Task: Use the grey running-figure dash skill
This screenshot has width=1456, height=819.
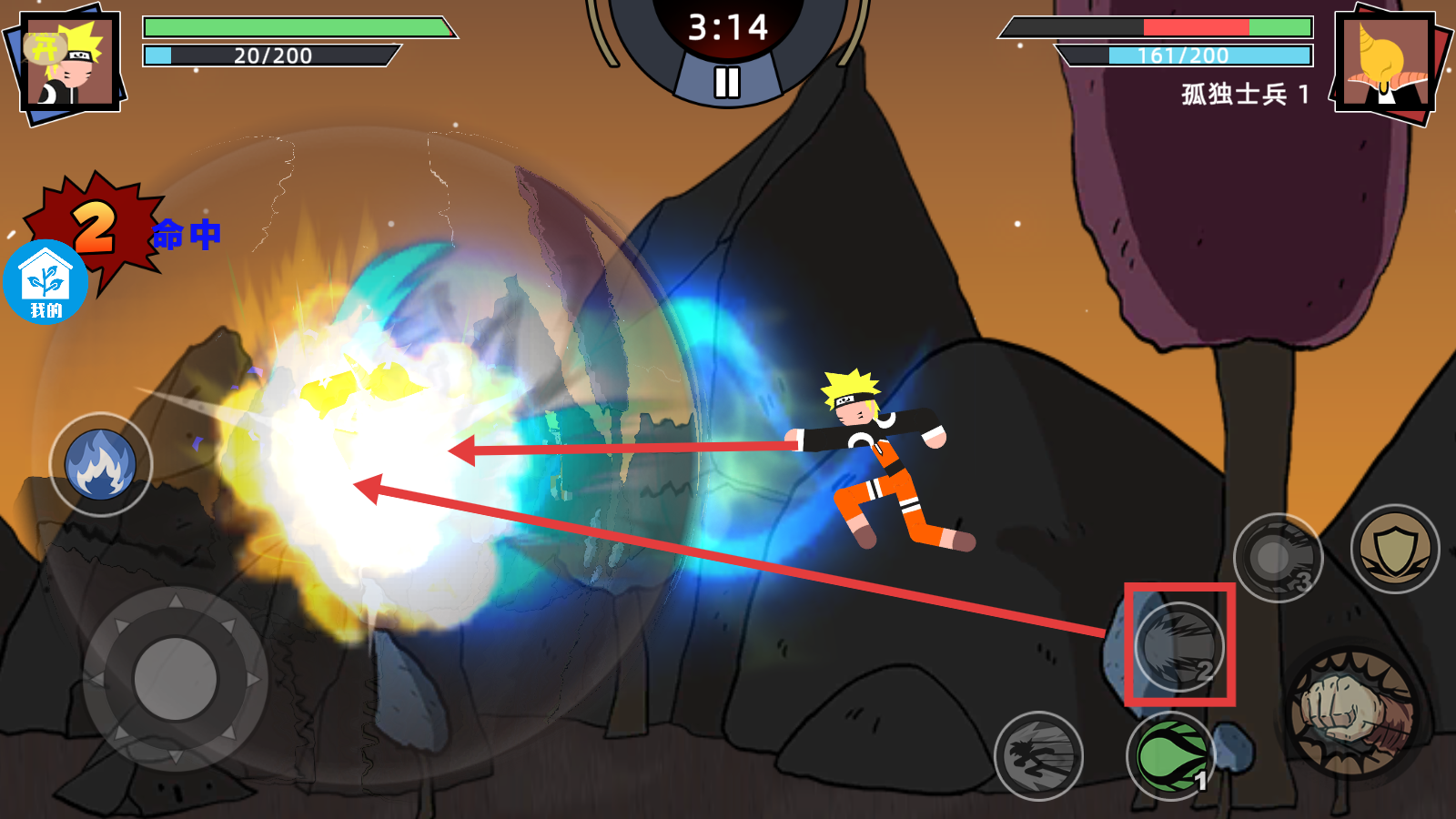Action: pos(1038,755)
